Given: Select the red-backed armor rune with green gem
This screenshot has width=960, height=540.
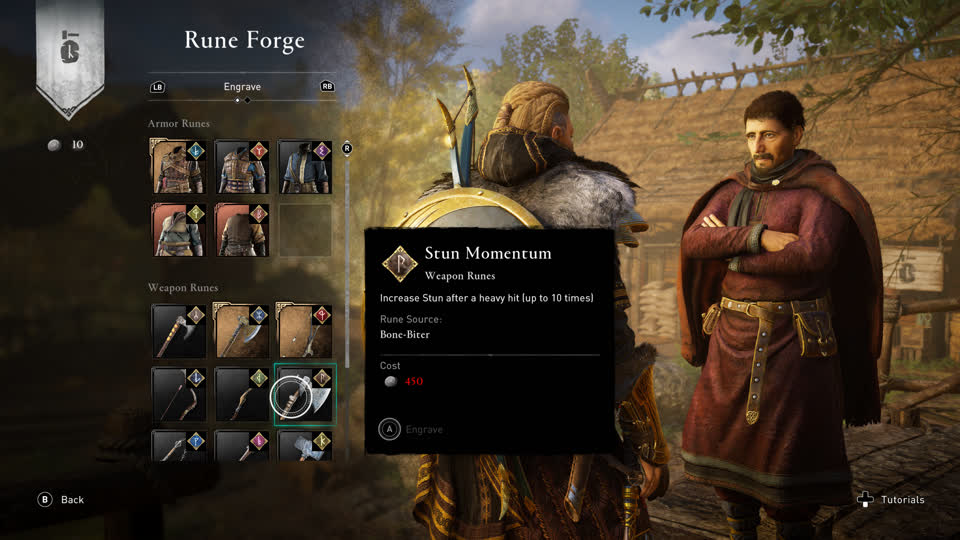Looking at the screenshot, I should (179, 230).
